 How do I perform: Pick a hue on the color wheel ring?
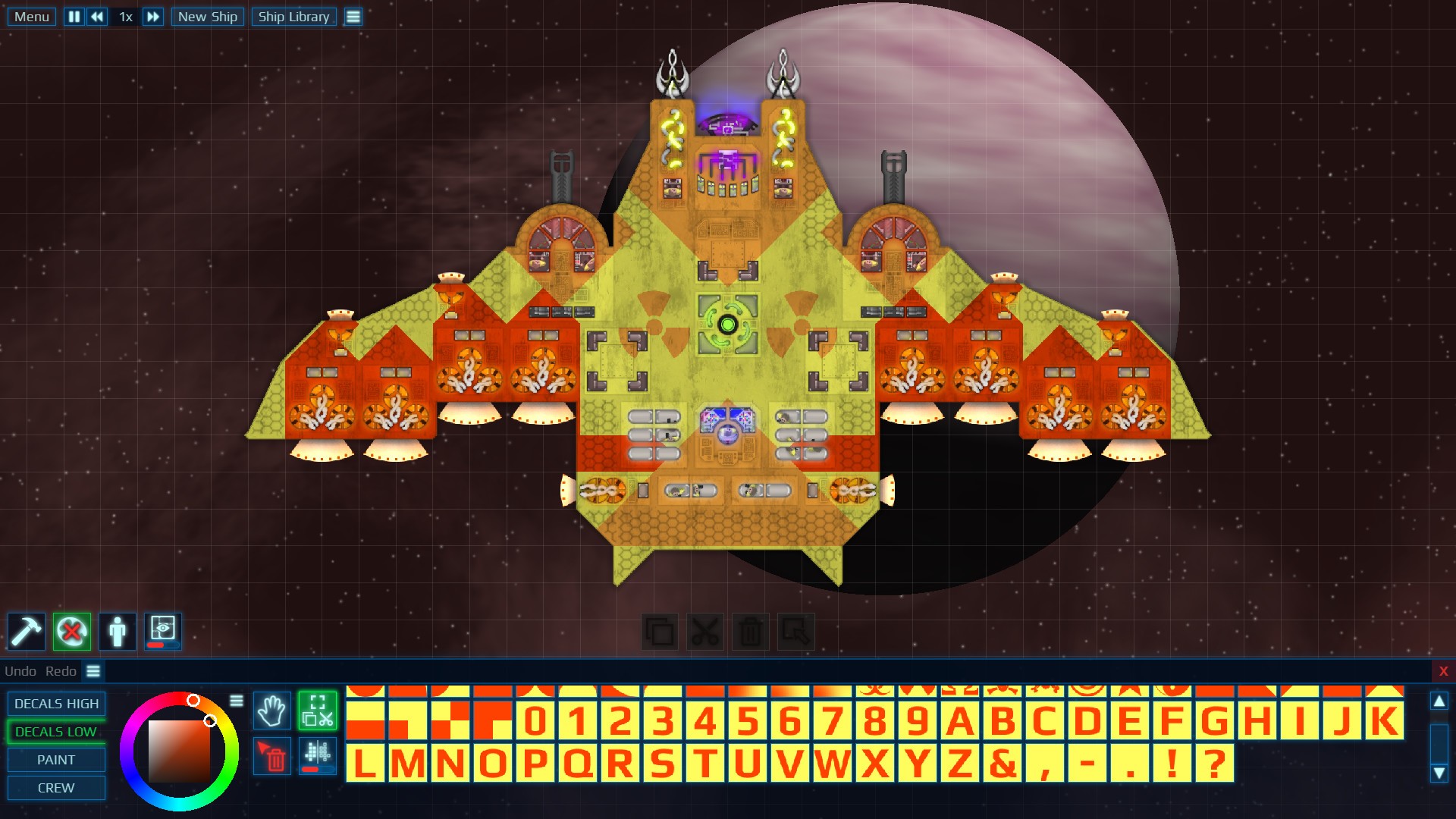pyautogui.click(x=194, y=699)
